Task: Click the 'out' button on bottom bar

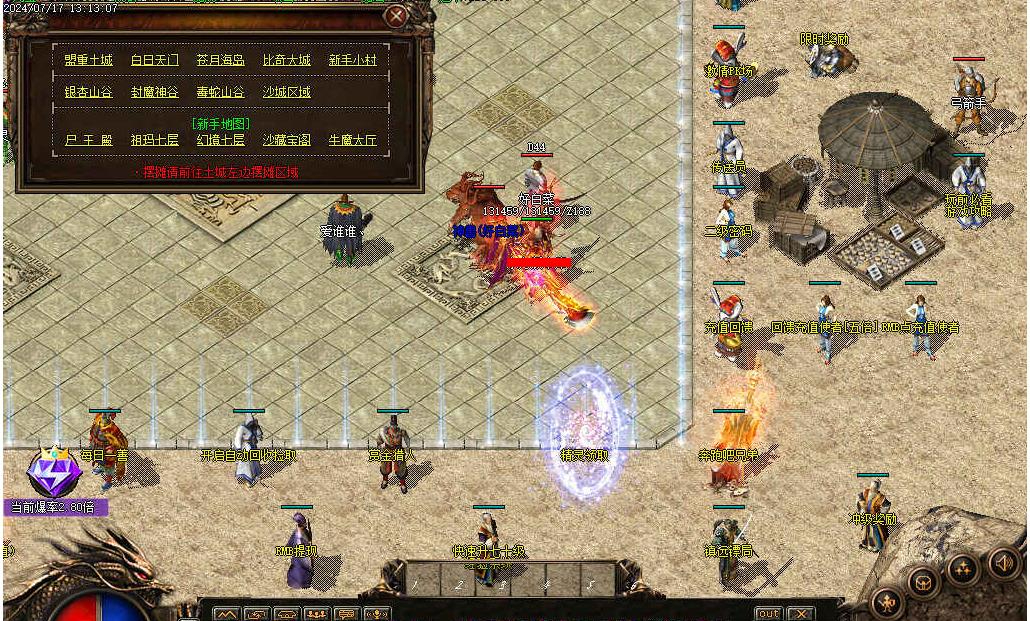Action: (x=768, y=613)
